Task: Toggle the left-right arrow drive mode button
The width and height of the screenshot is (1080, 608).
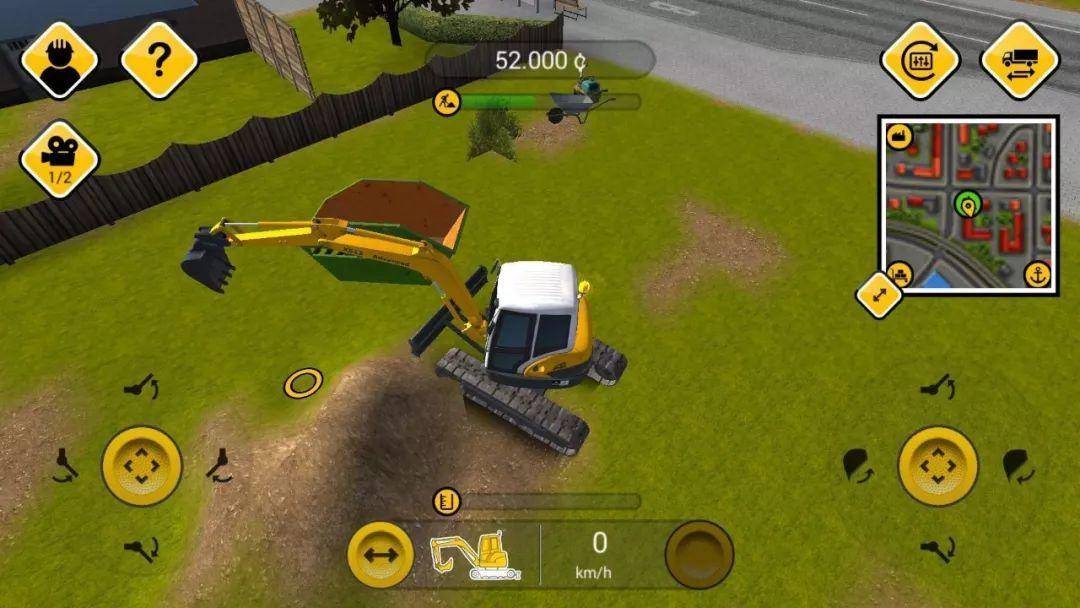Action: pyautogui.click(x=381, y=555)
